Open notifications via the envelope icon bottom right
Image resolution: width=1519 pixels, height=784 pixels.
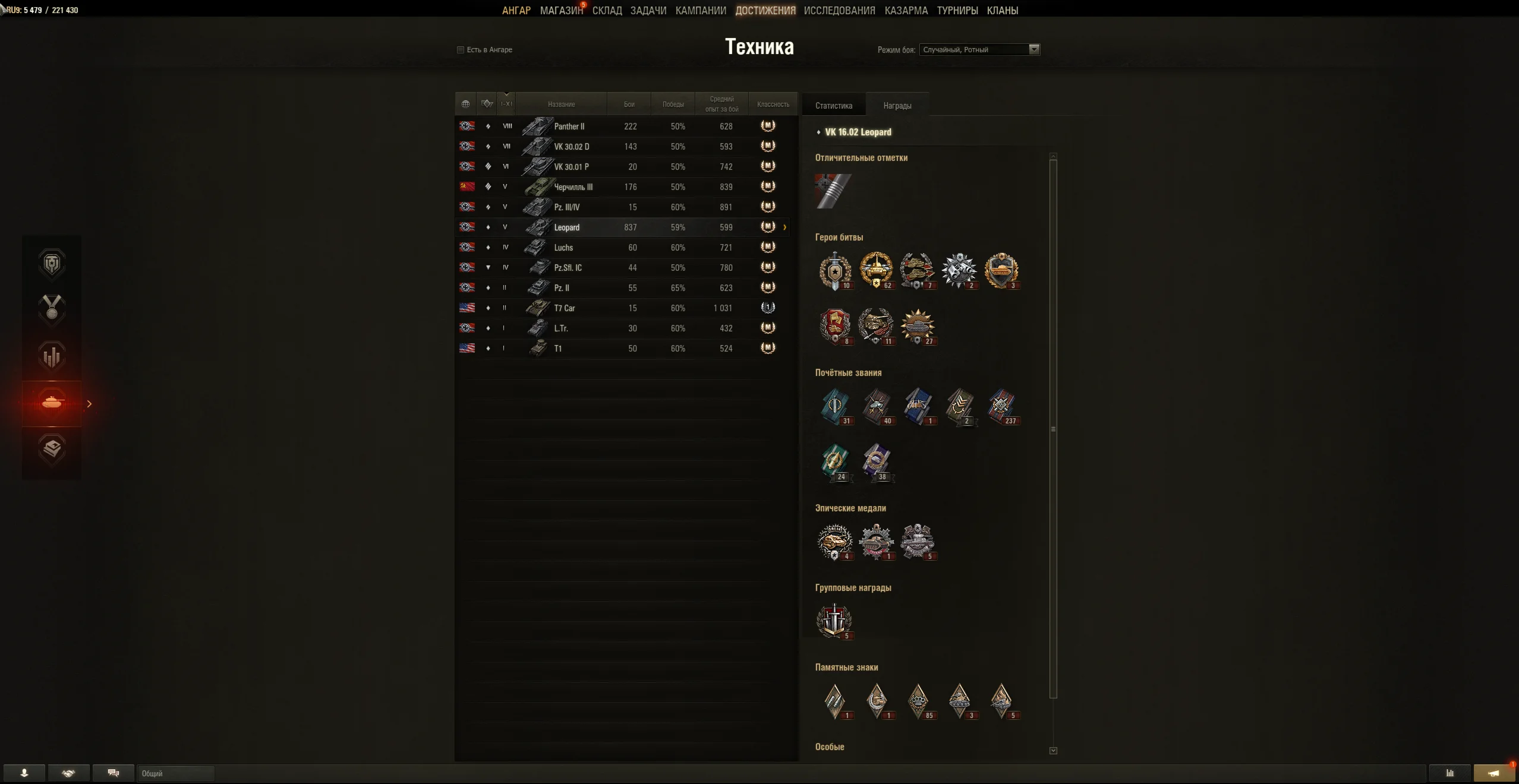[x=1493, y=773]
